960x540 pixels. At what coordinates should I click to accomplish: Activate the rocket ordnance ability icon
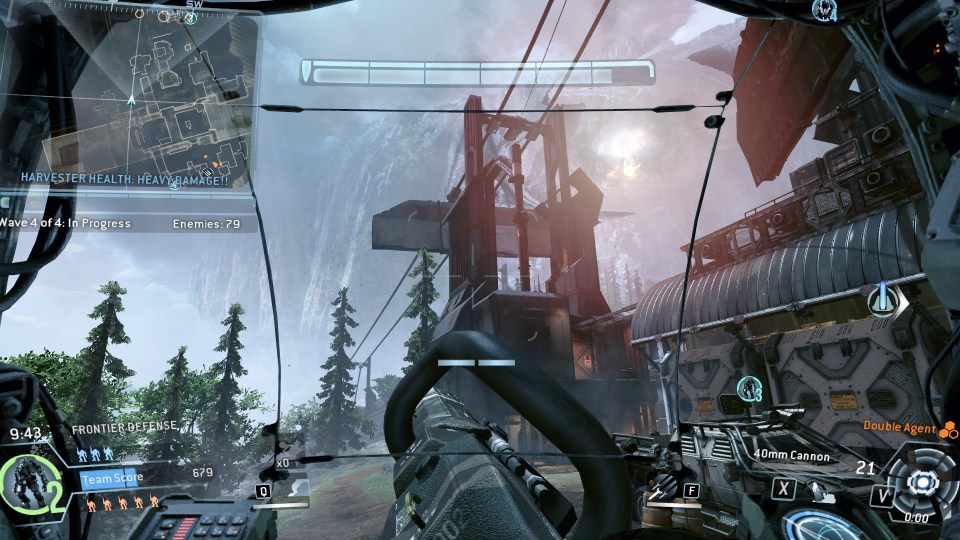[658, 492]
